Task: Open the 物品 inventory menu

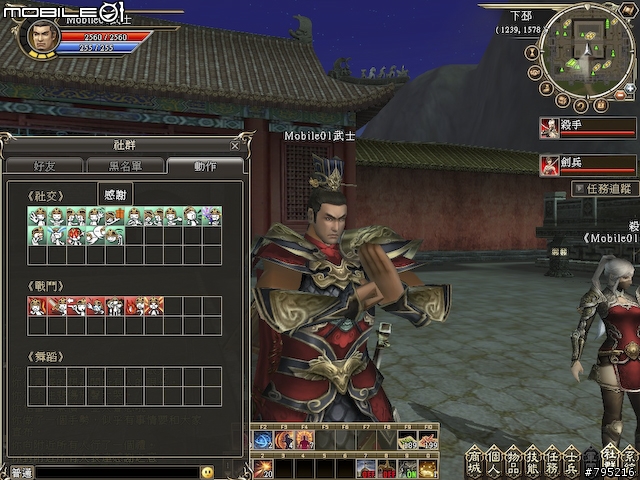Action: coord(516,461)
